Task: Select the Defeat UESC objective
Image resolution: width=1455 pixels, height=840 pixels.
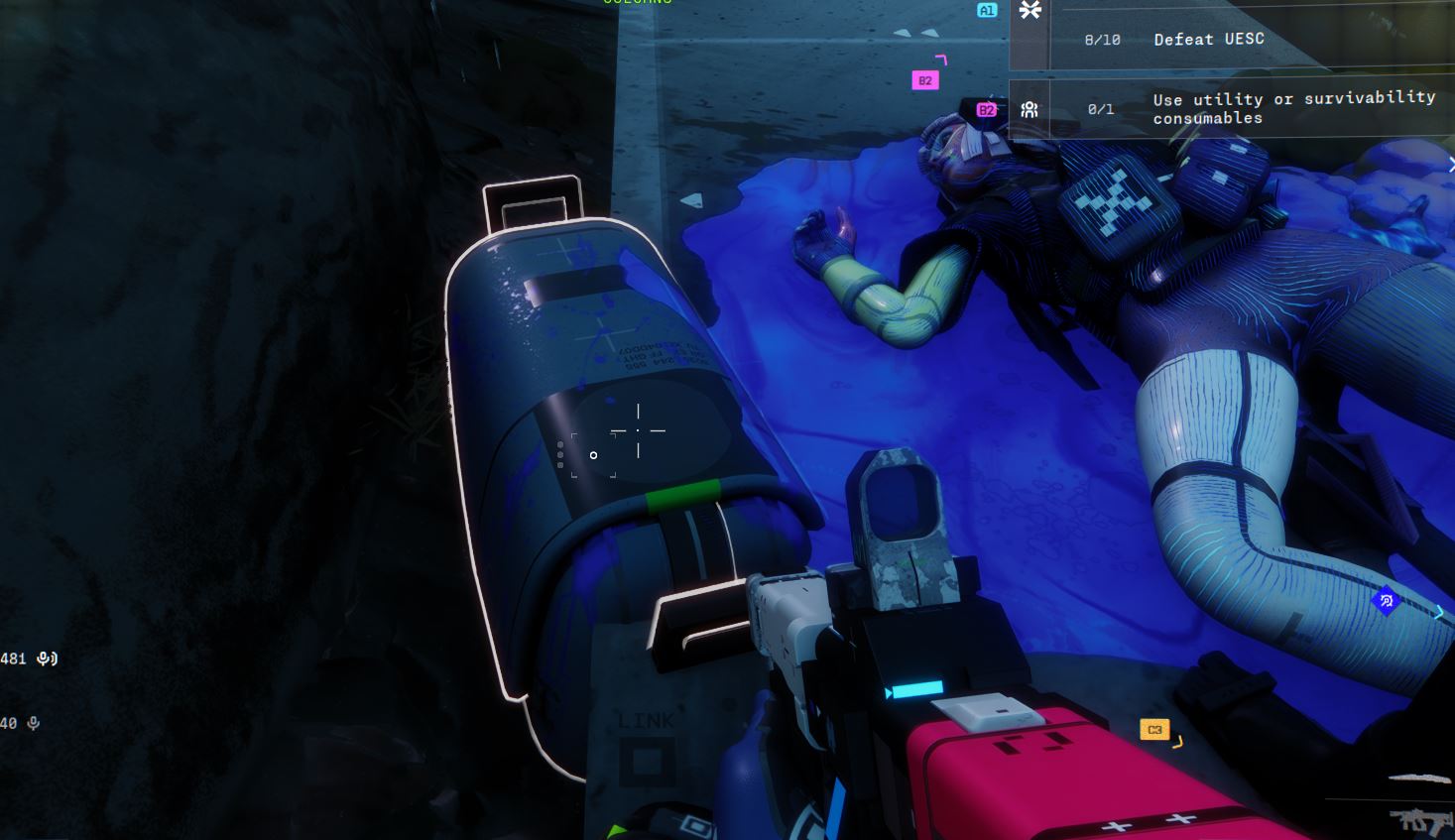Action: [x=1208, y=40]
